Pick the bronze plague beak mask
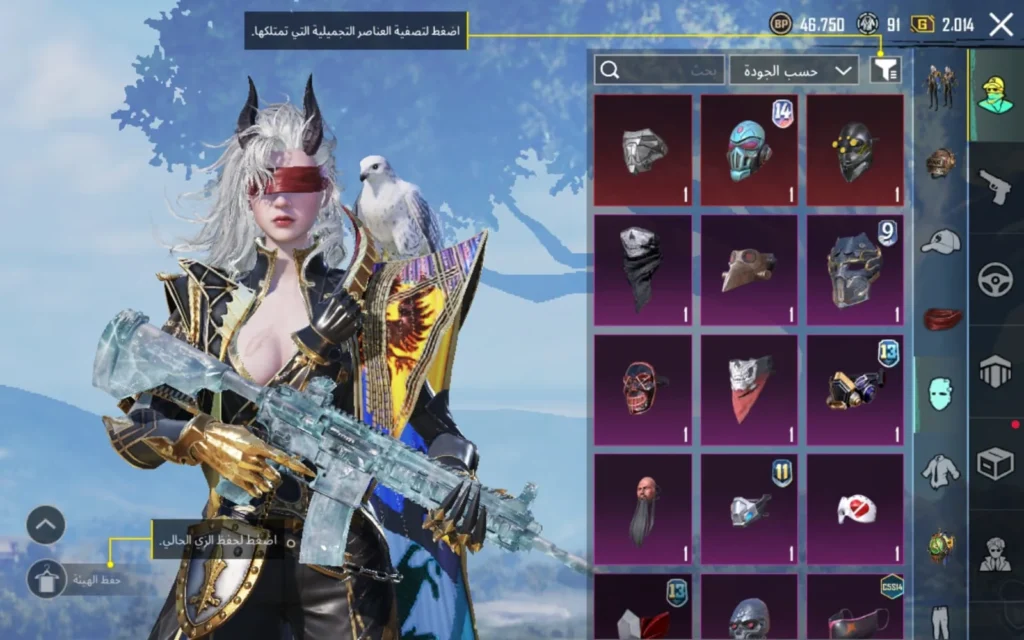This screenshot has height=640, width=1024. pyautogui.click(x=749, y=269)
